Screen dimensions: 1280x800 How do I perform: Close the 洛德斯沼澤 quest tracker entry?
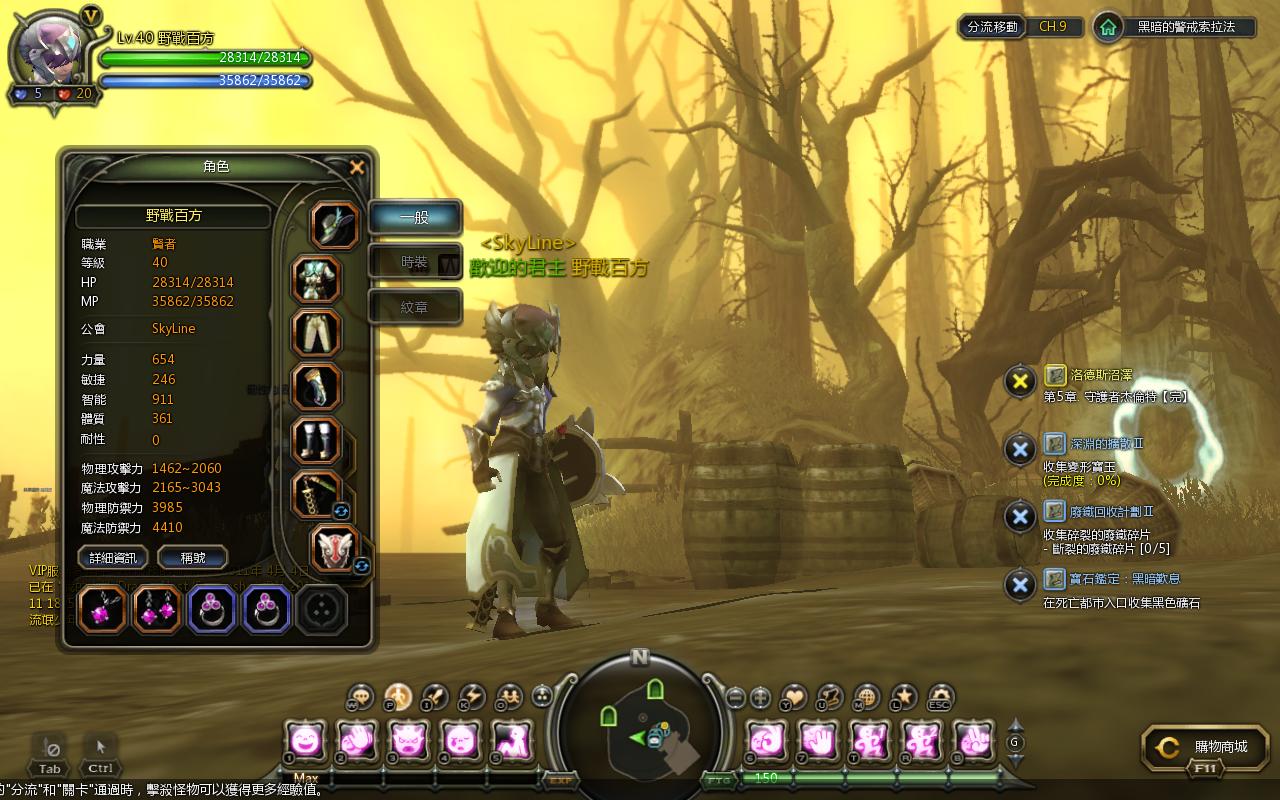1019,381
